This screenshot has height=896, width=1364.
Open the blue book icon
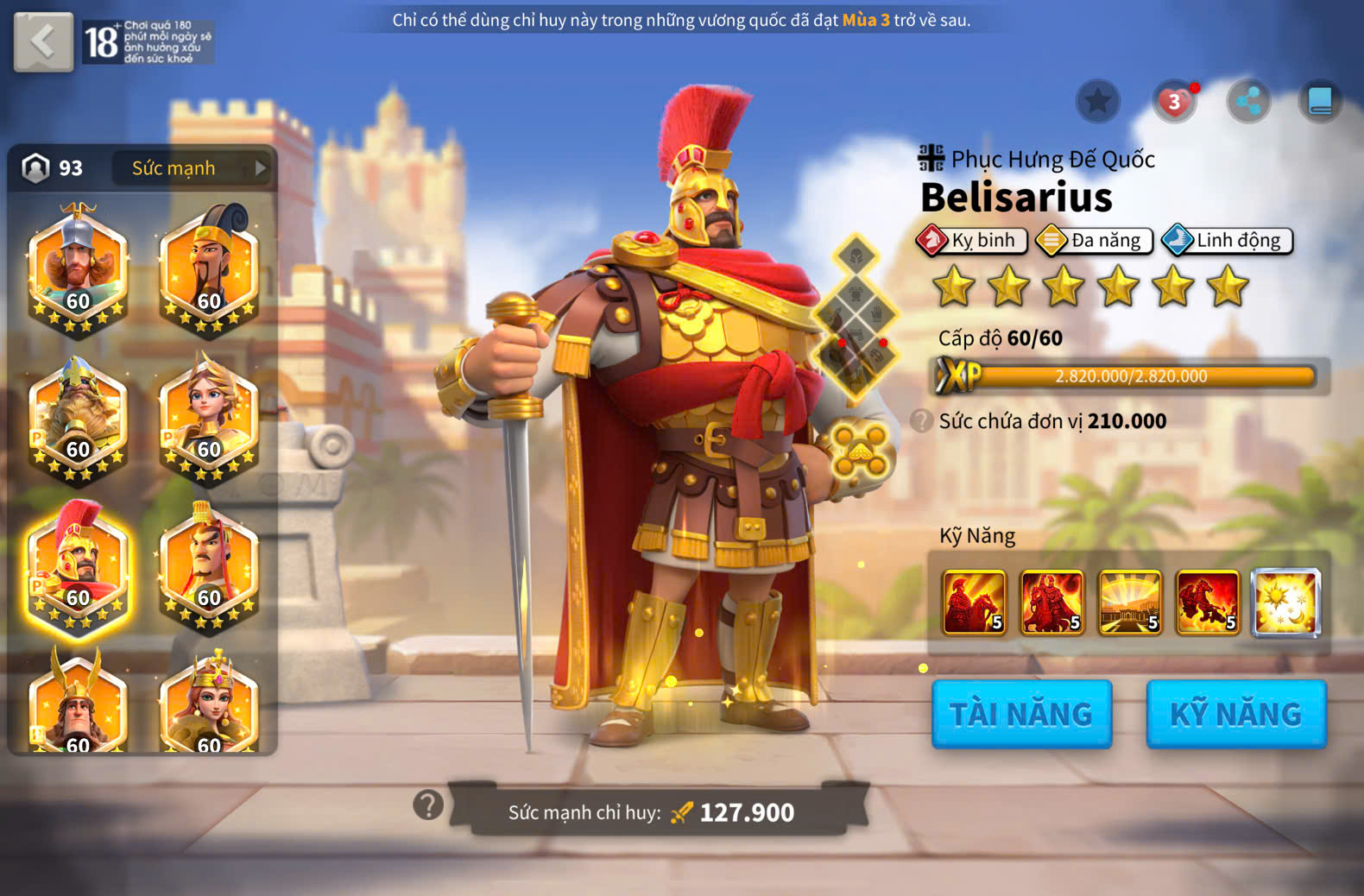(x=1320, y=102)
